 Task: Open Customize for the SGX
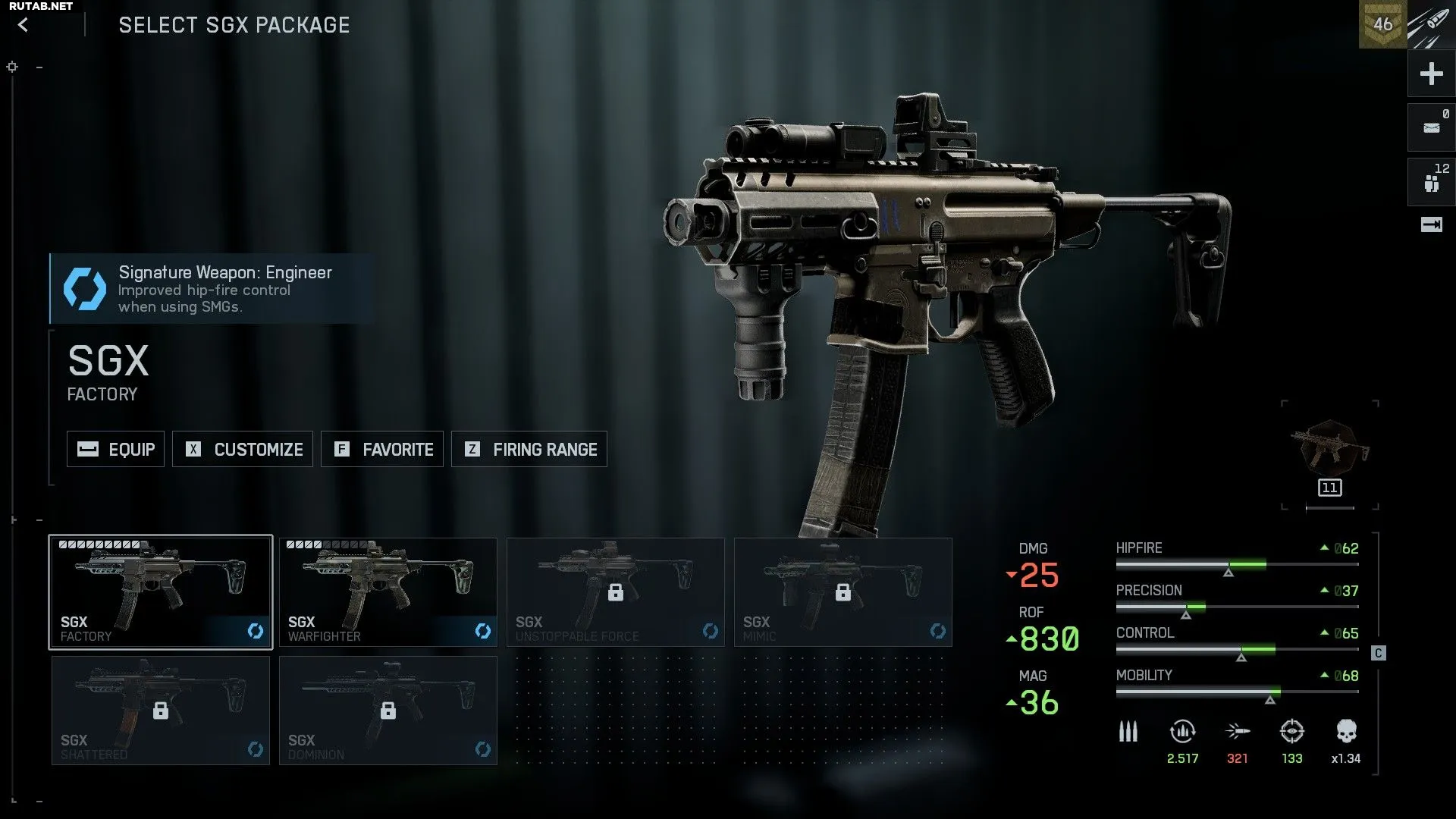point(243,449)
